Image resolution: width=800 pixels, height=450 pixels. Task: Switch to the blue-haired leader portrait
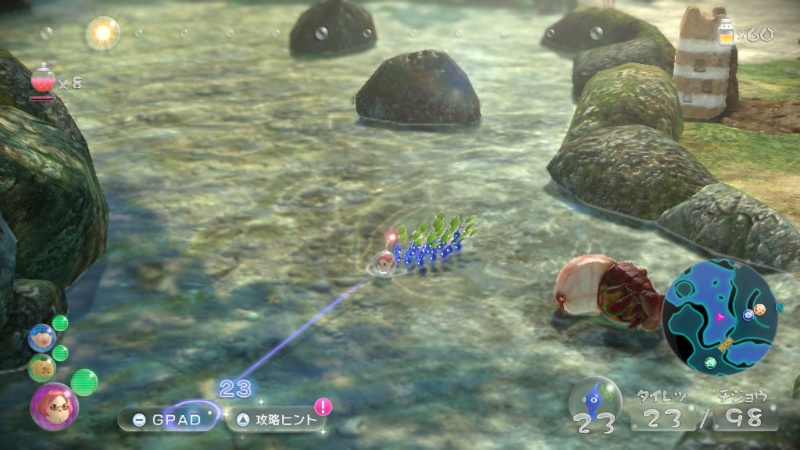coord(42,338)
